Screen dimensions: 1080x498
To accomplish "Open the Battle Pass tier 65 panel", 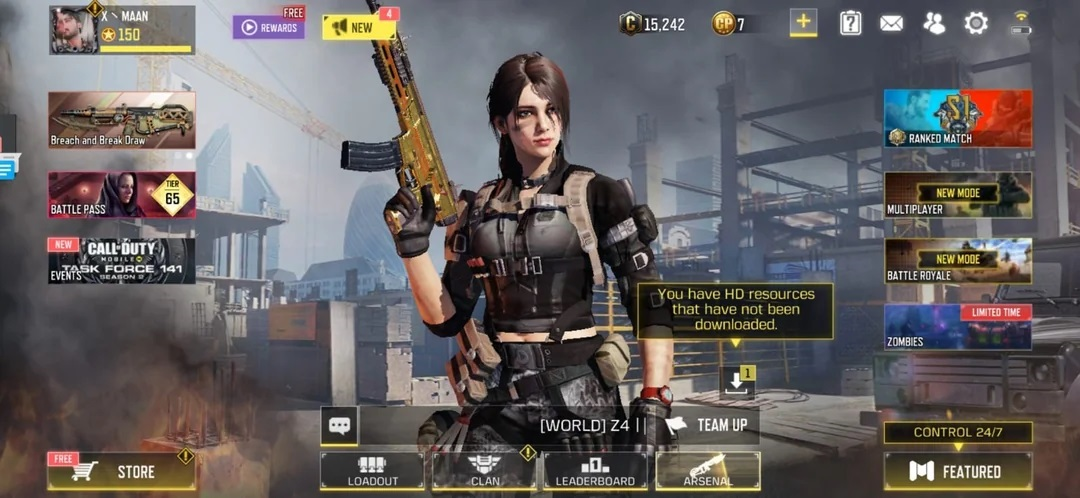I will point(121,194).
